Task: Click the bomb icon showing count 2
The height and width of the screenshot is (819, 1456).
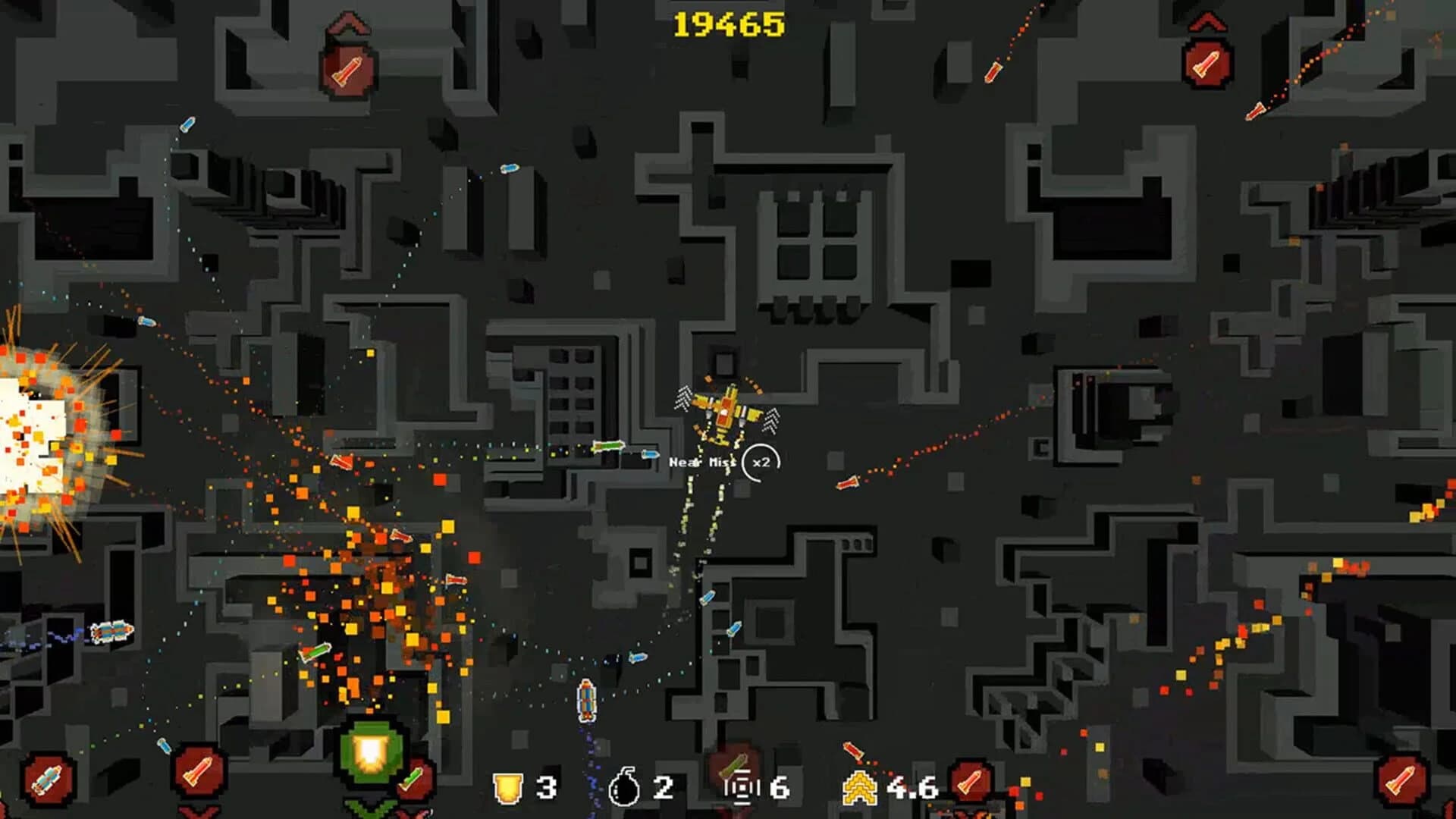Action: pyautogui.click(x=625, y=789)
